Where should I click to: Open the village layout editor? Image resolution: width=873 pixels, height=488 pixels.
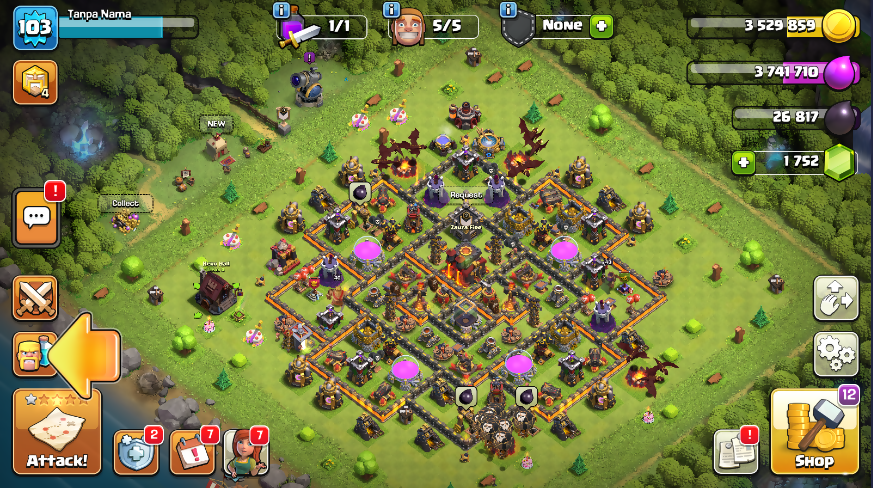[835, 297]
